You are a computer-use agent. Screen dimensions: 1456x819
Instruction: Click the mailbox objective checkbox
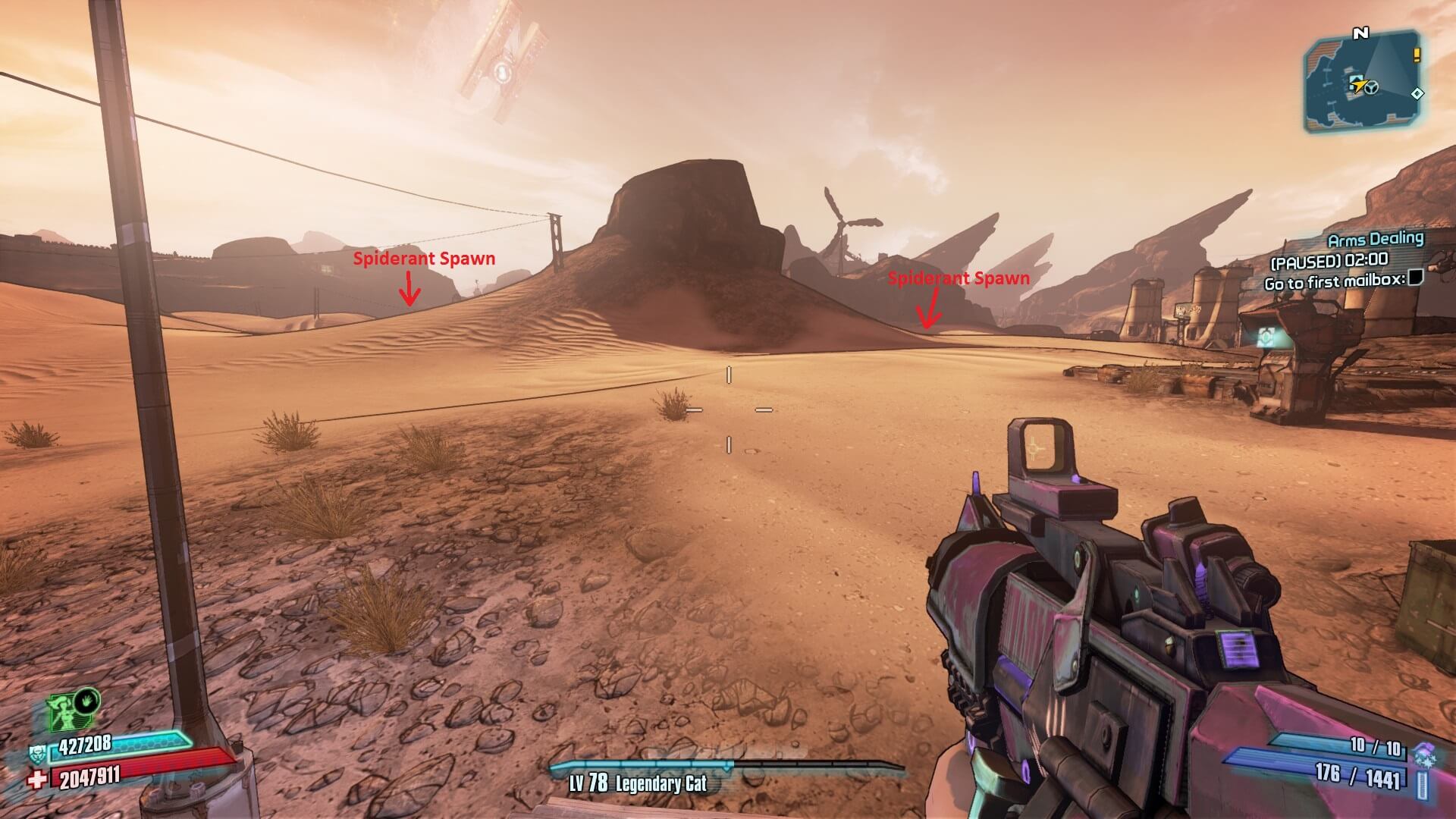1415,278
